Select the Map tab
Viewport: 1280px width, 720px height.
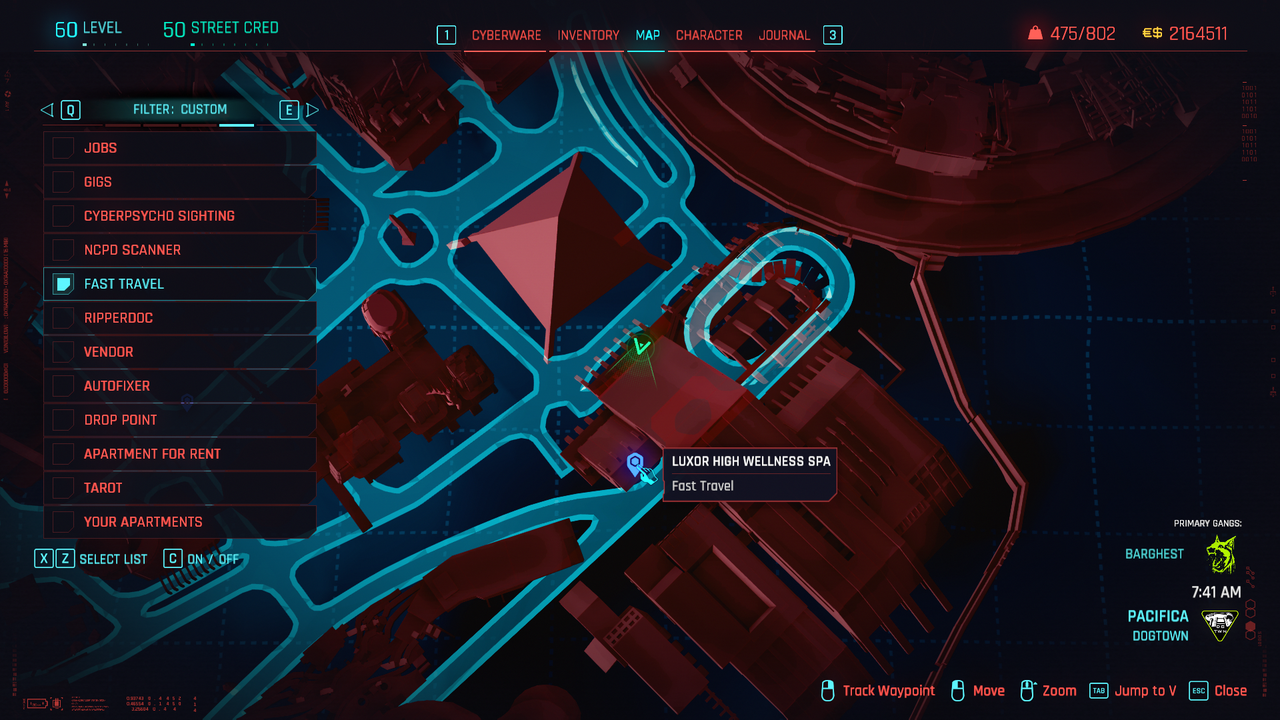pyautogui.click(x=648, y=35)
